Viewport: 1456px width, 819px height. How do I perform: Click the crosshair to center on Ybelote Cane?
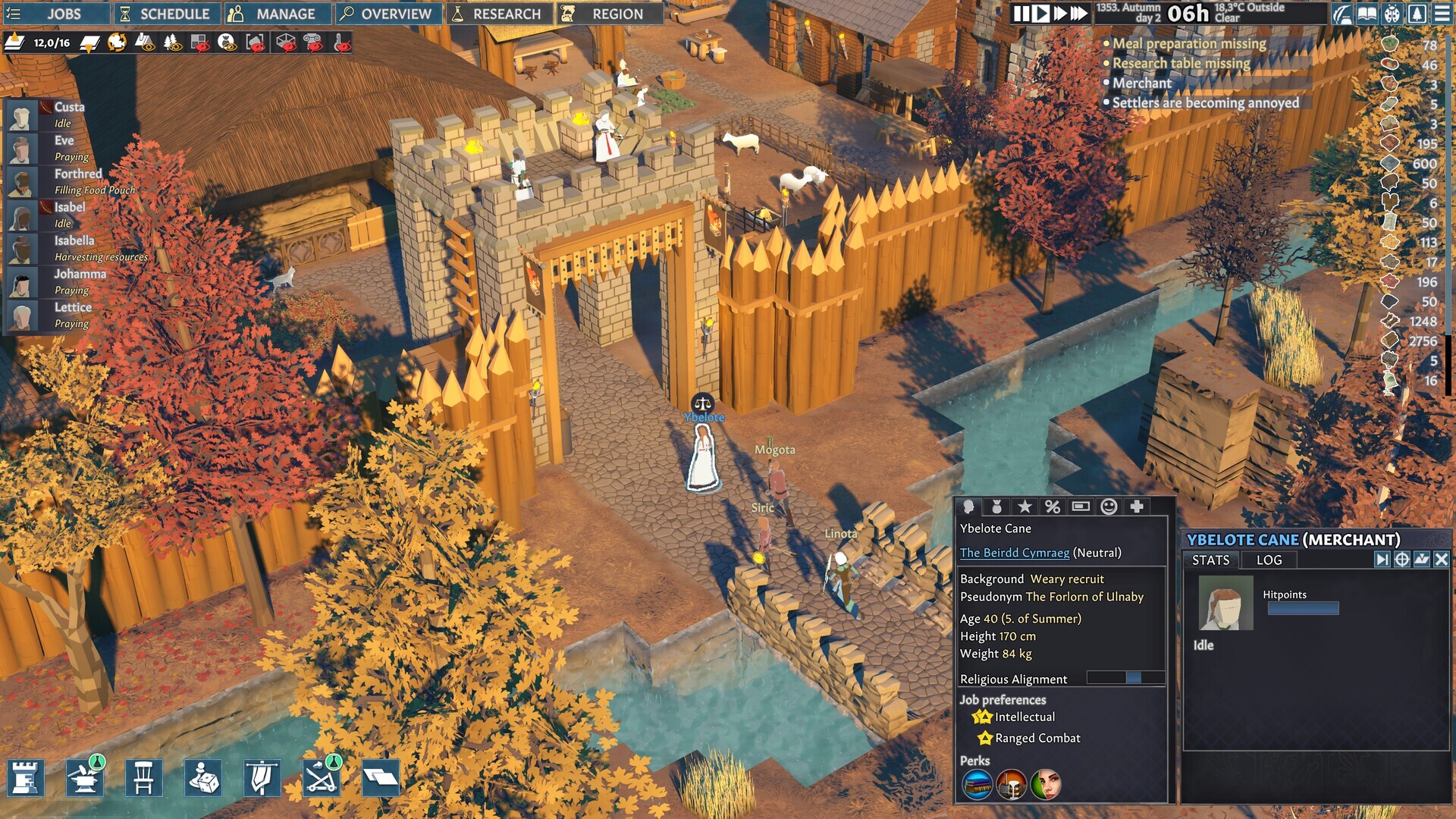(1402, 560)
